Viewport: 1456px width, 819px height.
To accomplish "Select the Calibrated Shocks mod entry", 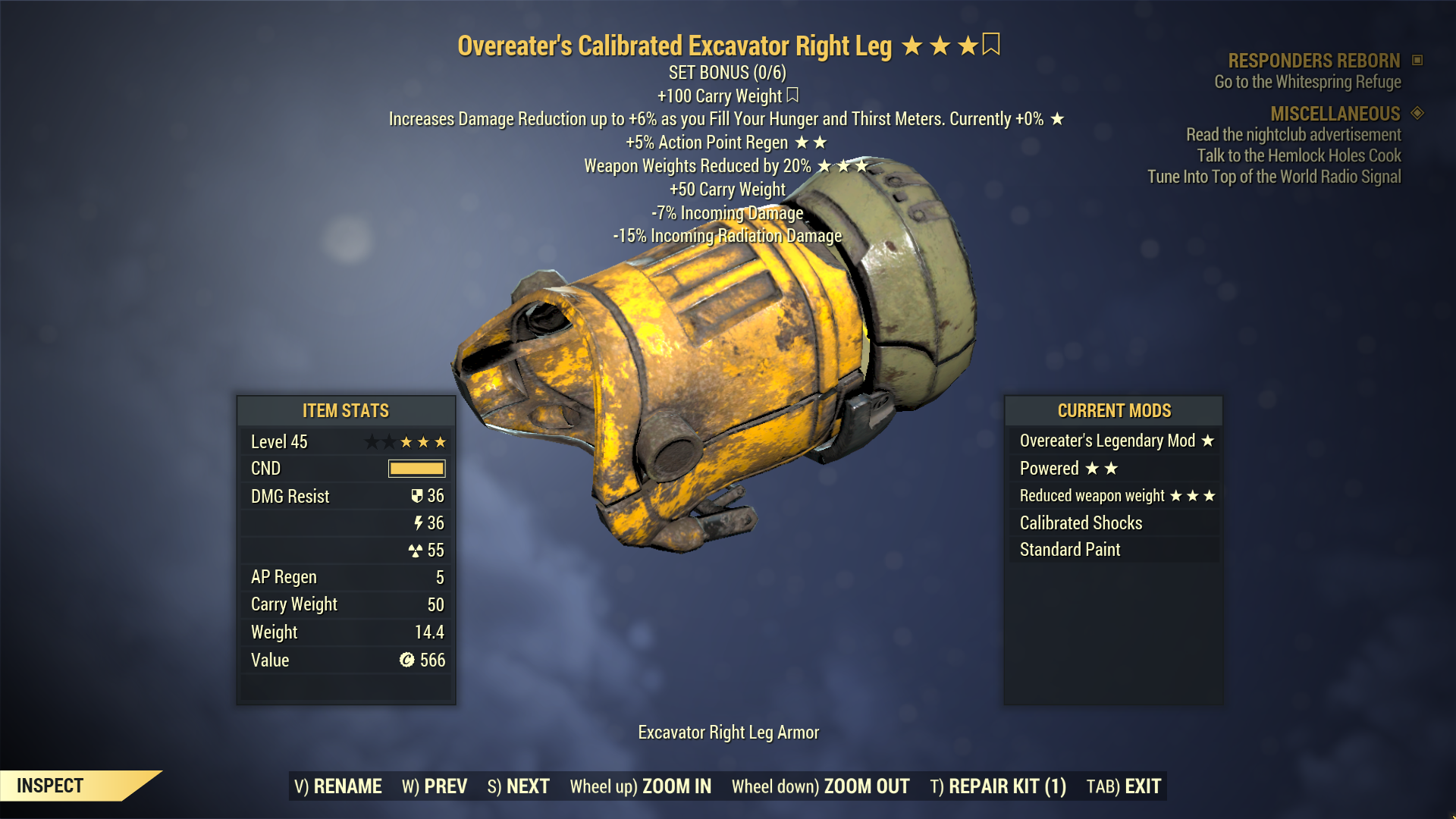I will 1113,523.
